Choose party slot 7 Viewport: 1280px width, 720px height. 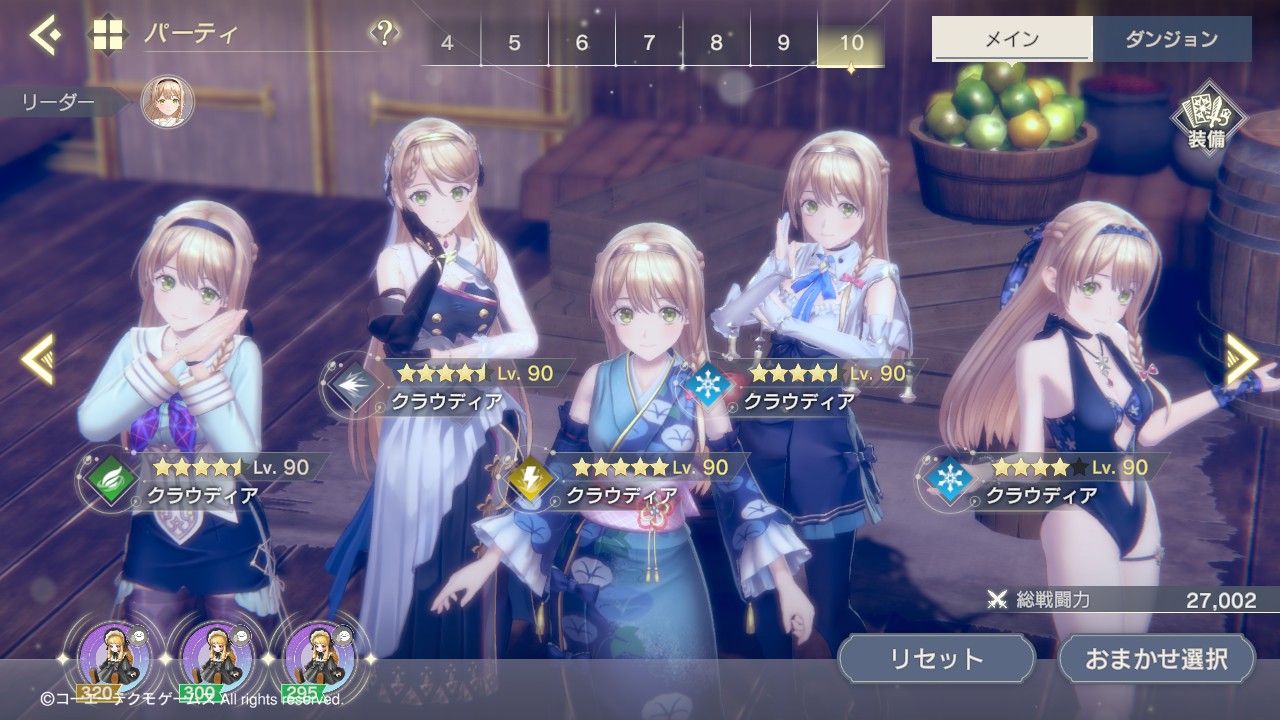(x=649, y=43)
